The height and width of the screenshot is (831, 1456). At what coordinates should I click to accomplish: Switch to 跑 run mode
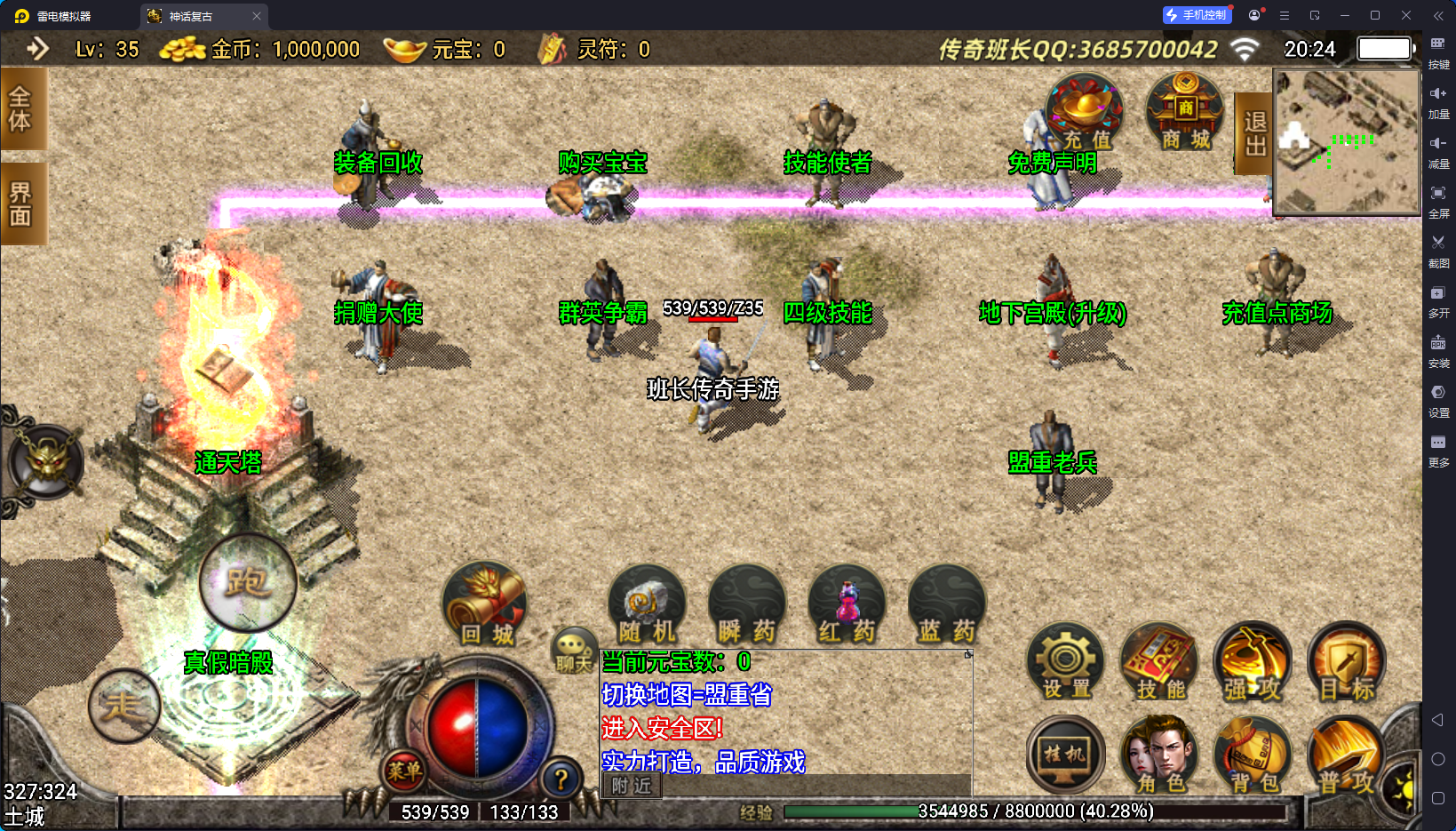247,582
